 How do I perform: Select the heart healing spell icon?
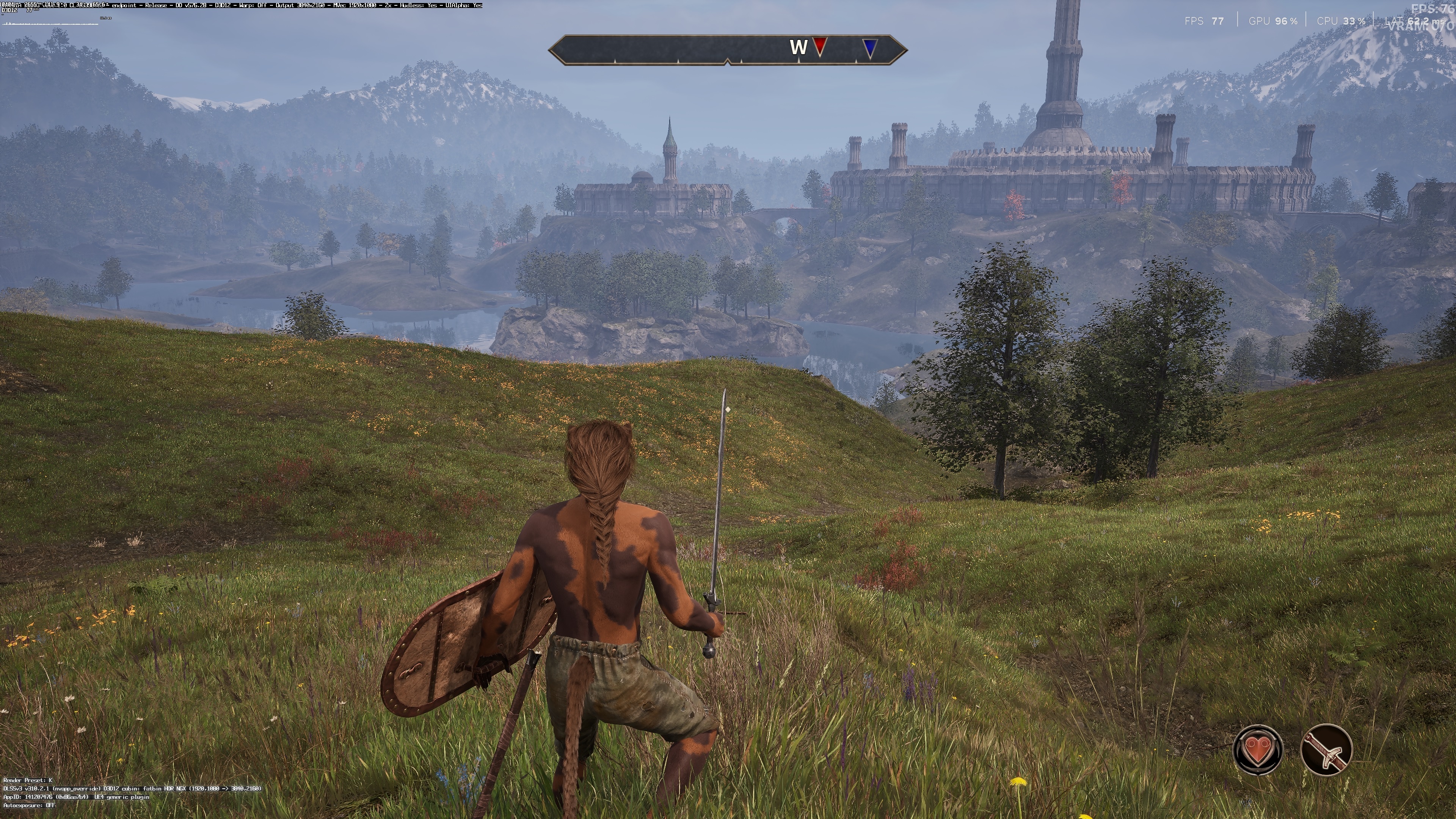(1258, 750)
